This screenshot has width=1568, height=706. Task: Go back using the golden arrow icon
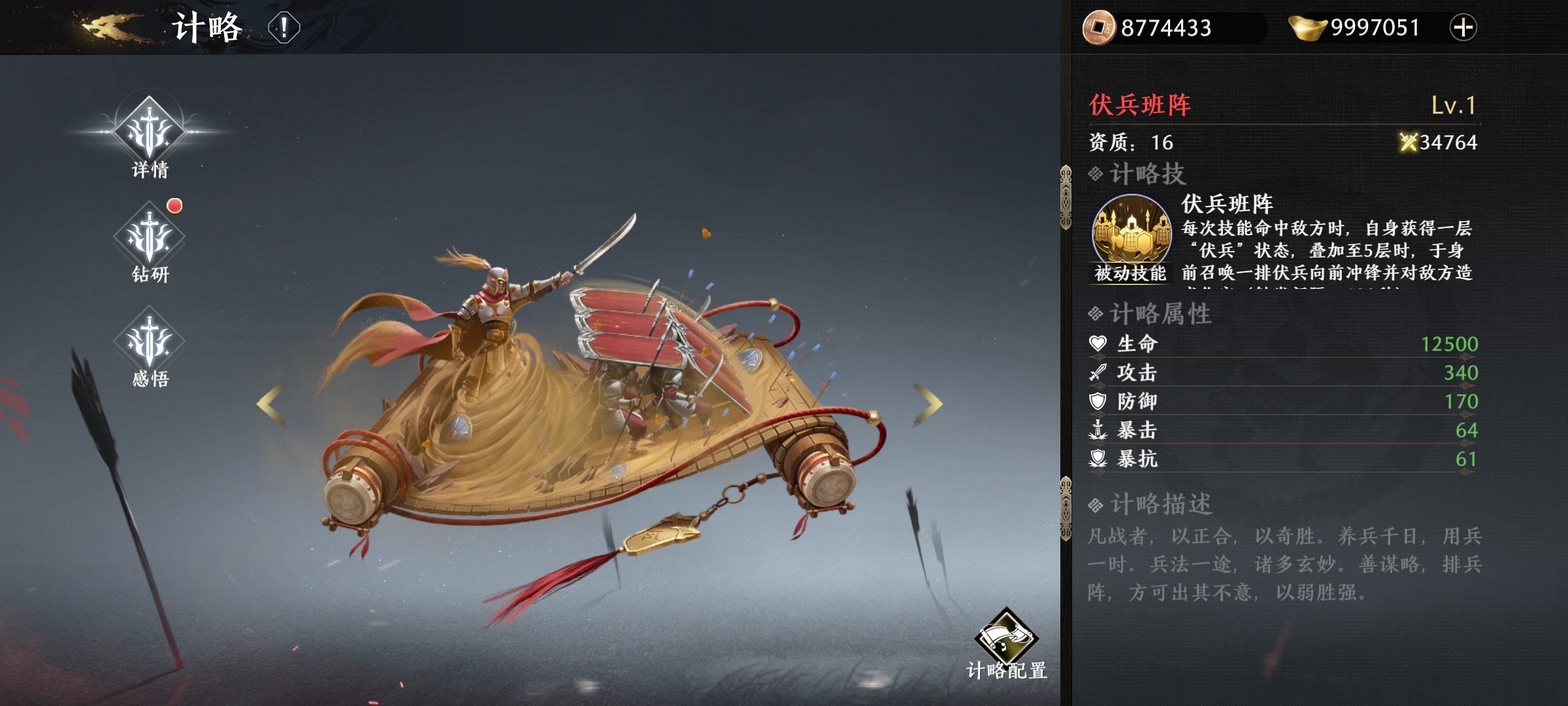[108, 27]
